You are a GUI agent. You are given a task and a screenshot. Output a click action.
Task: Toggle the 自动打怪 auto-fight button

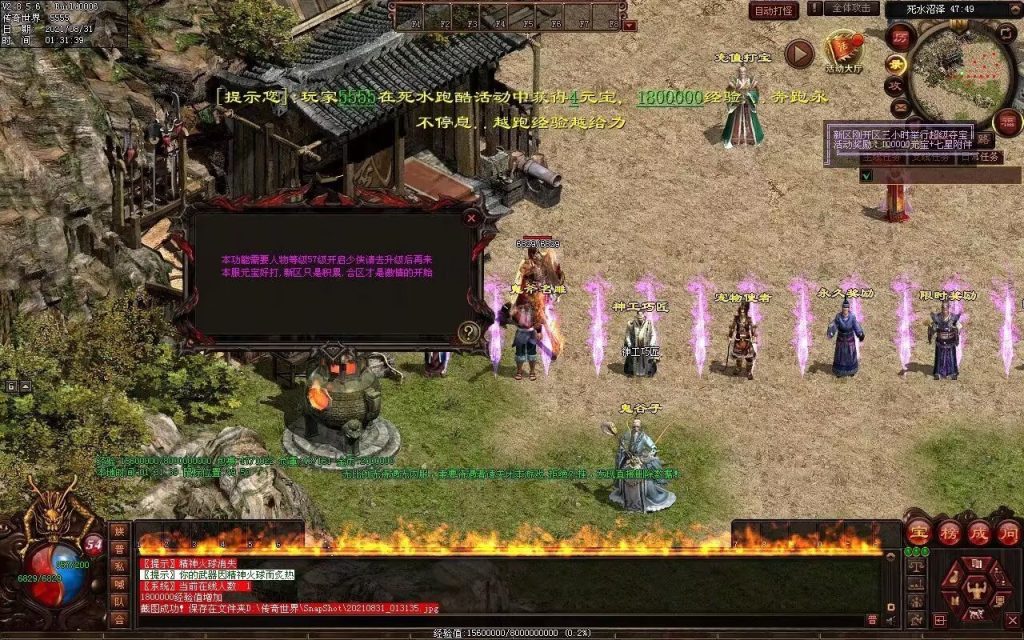pos(774,11)
